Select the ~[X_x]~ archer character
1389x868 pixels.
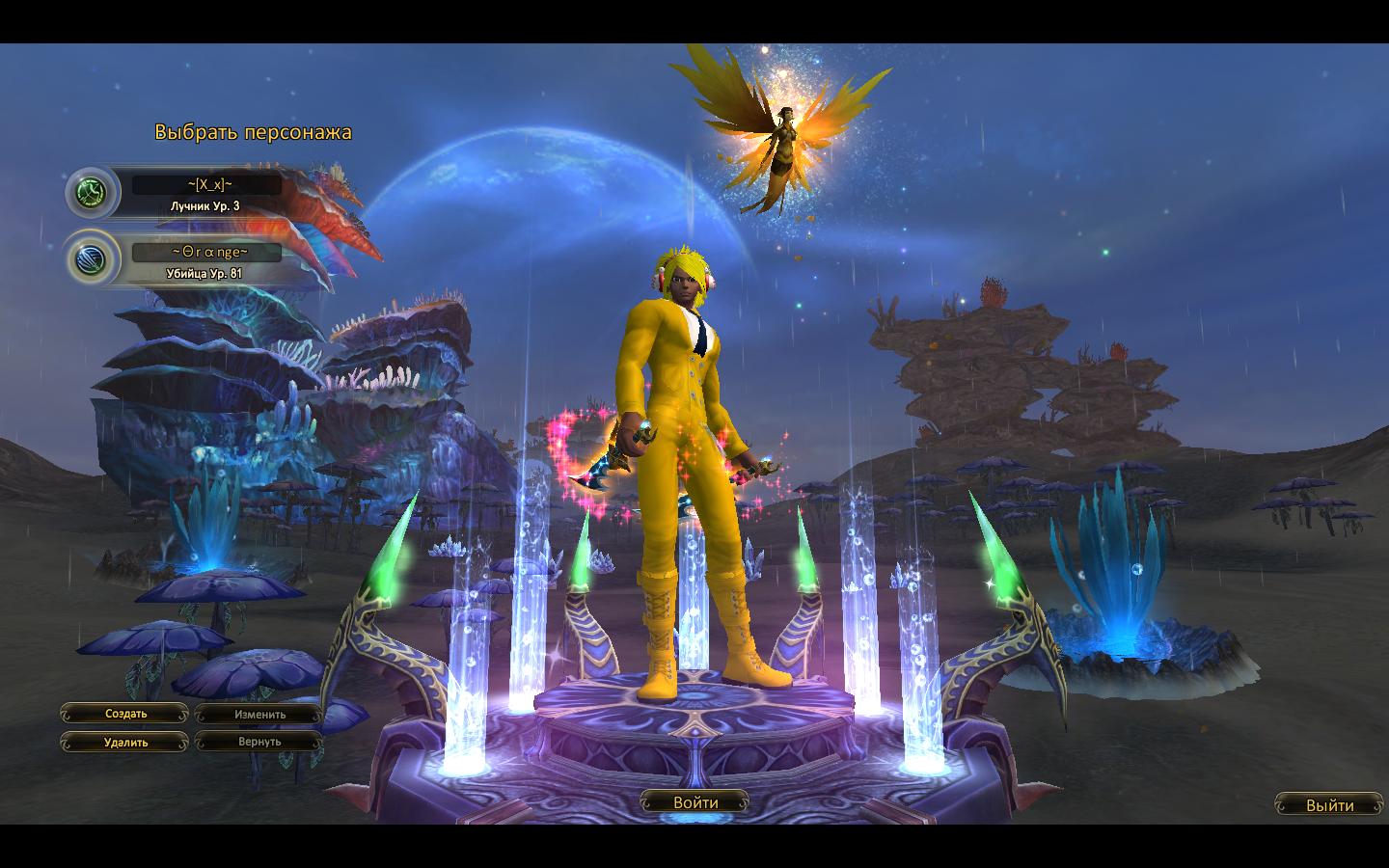(x=205, y=192)
